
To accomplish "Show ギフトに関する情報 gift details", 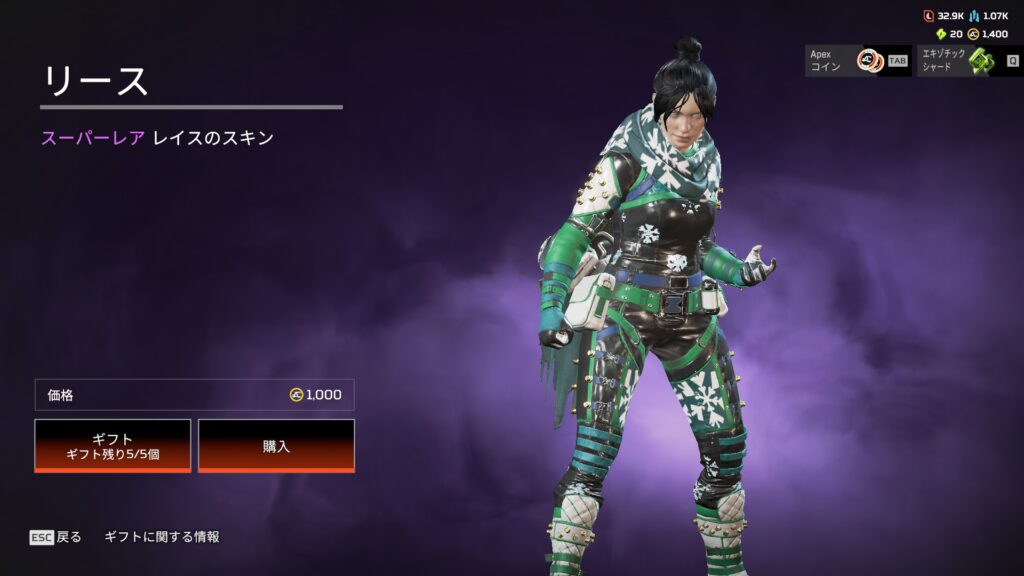I will pos(162,537).
